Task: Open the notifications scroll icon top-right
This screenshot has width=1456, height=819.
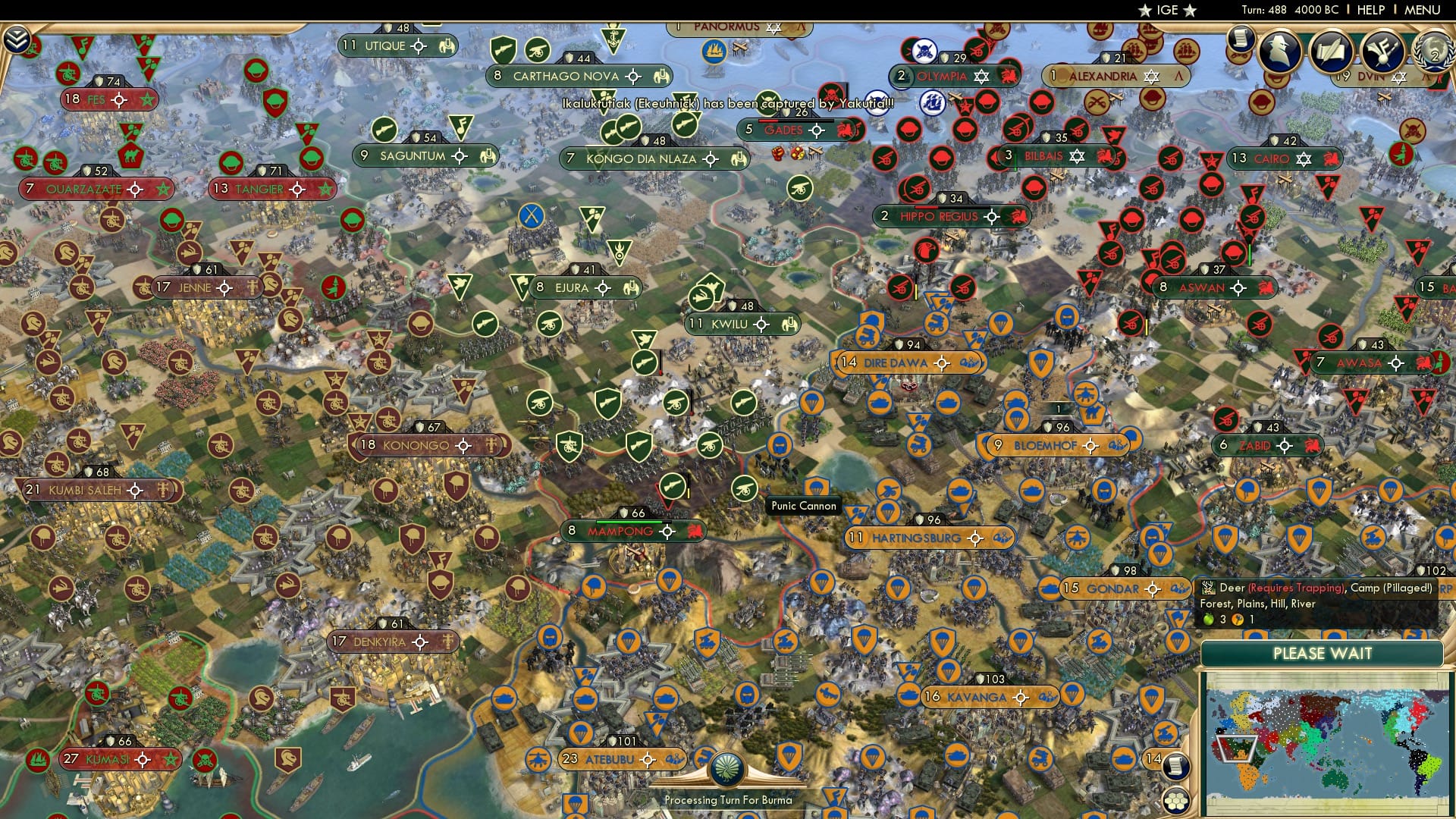Action: pos(1241,39)
